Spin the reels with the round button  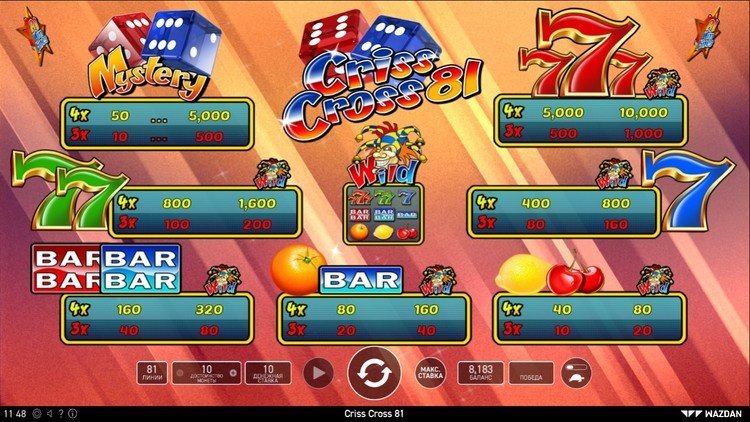pyautogui.click(x=374, y=373)
